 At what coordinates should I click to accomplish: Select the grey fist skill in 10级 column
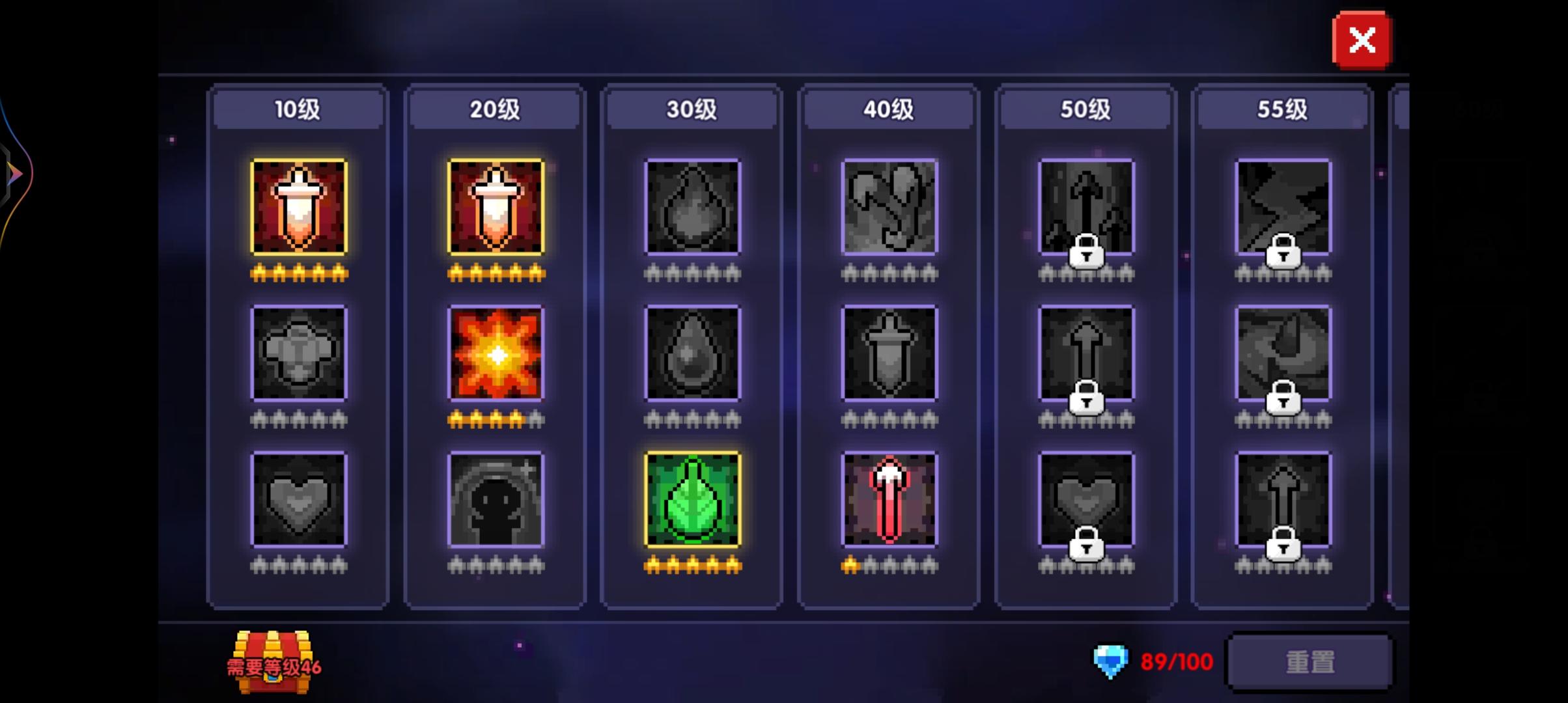pyautogui.click(x=298, y=354)
